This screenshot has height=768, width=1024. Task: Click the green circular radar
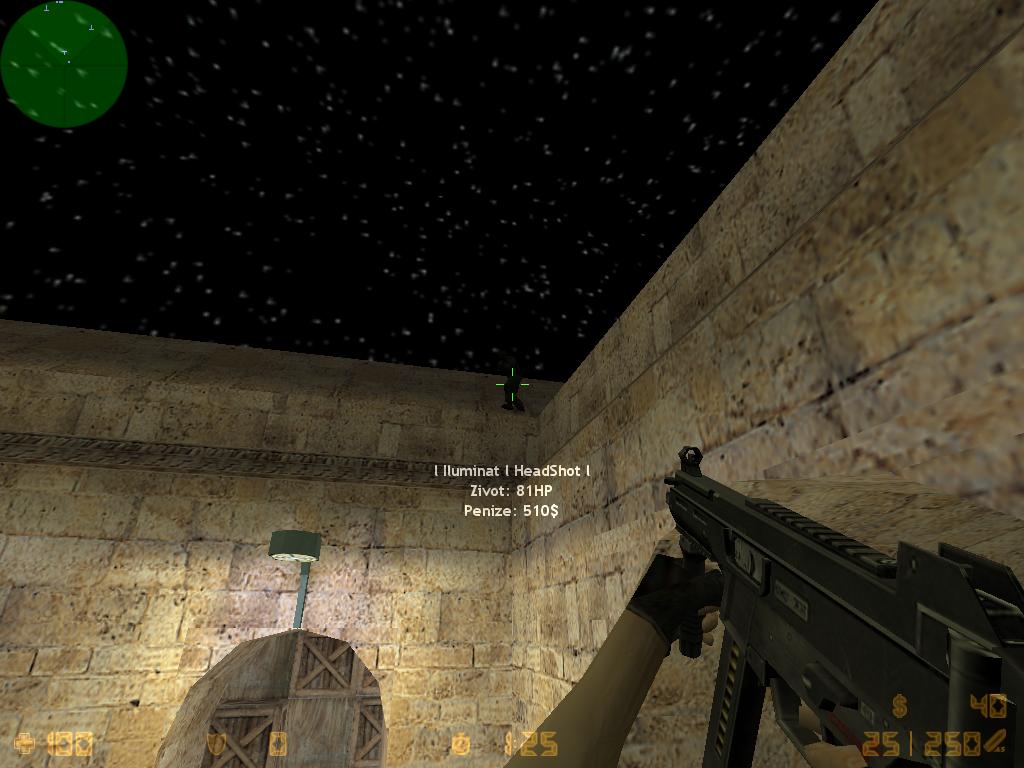point(64,64)
